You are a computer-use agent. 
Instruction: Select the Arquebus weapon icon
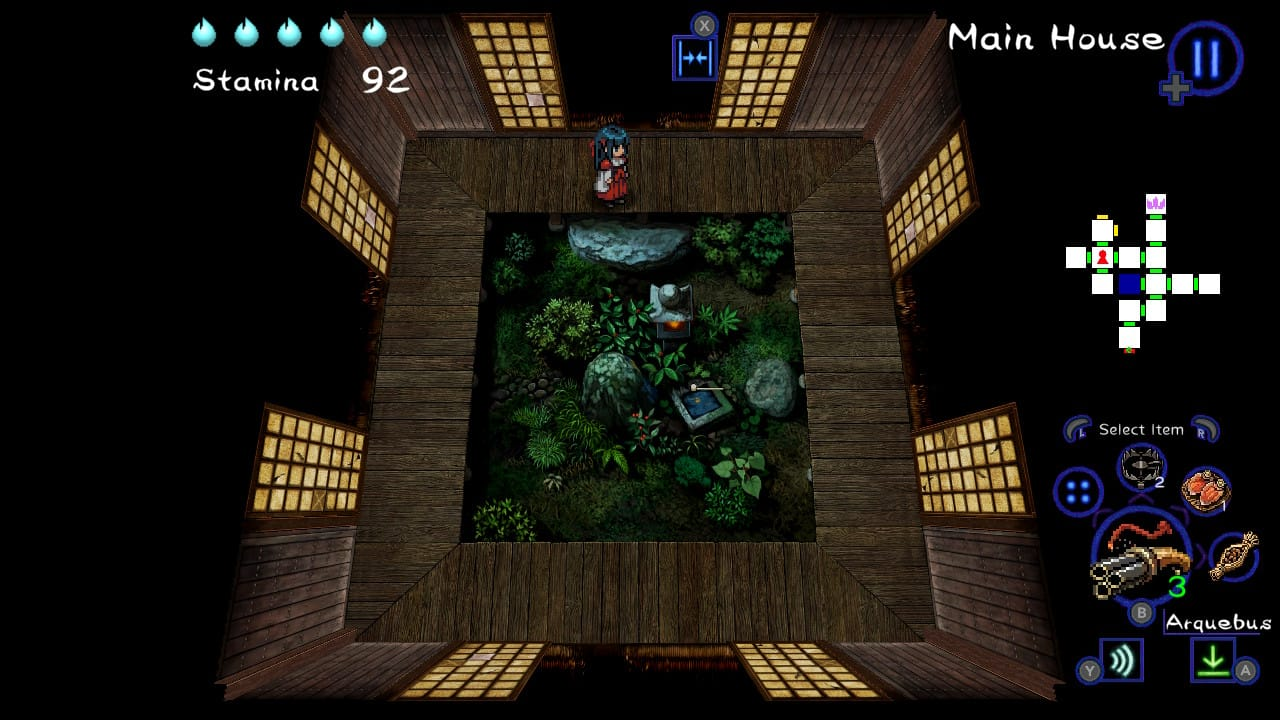(1140, 562)
